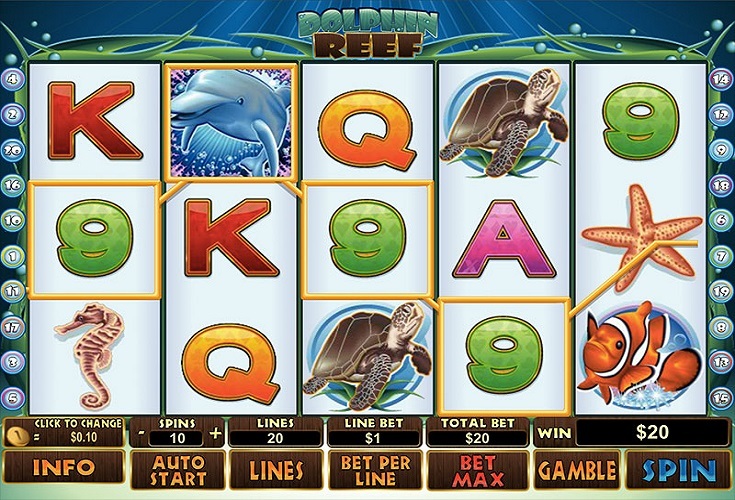The height and width of the screenshot is (500, 735).
Task: Activate the AUTO START button
Action: point(176,468)
